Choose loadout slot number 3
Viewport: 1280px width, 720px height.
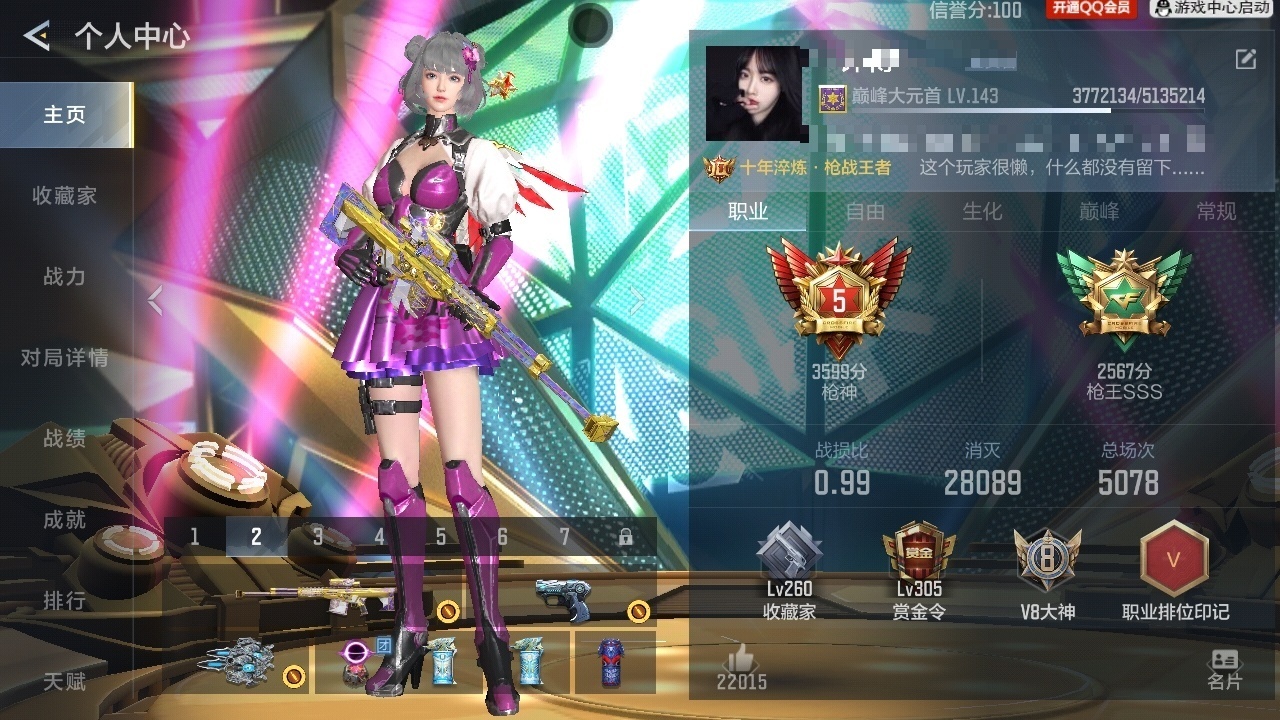(x=318, y=537)
